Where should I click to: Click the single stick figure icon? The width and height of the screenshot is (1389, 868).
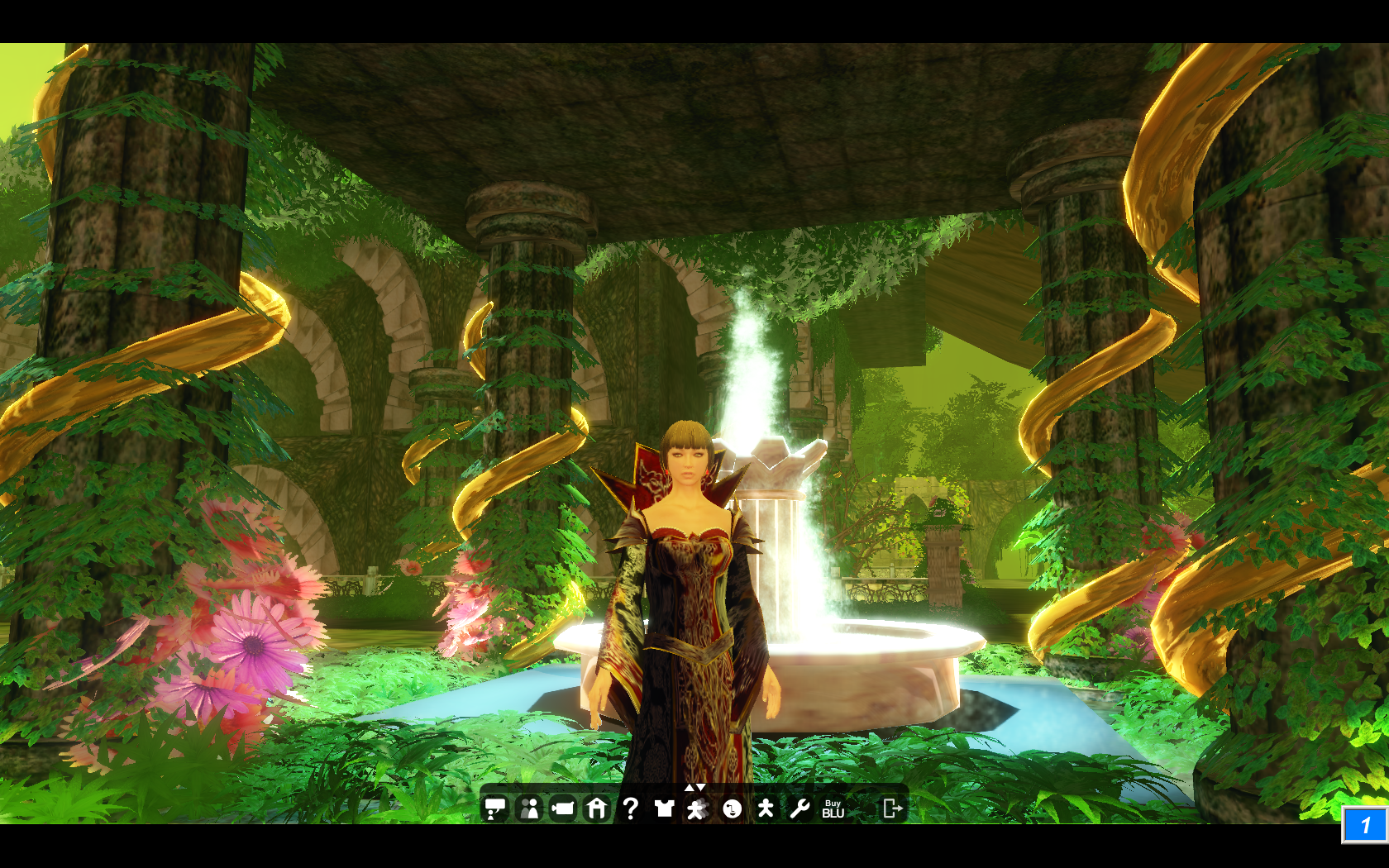[x=766, y=808]
